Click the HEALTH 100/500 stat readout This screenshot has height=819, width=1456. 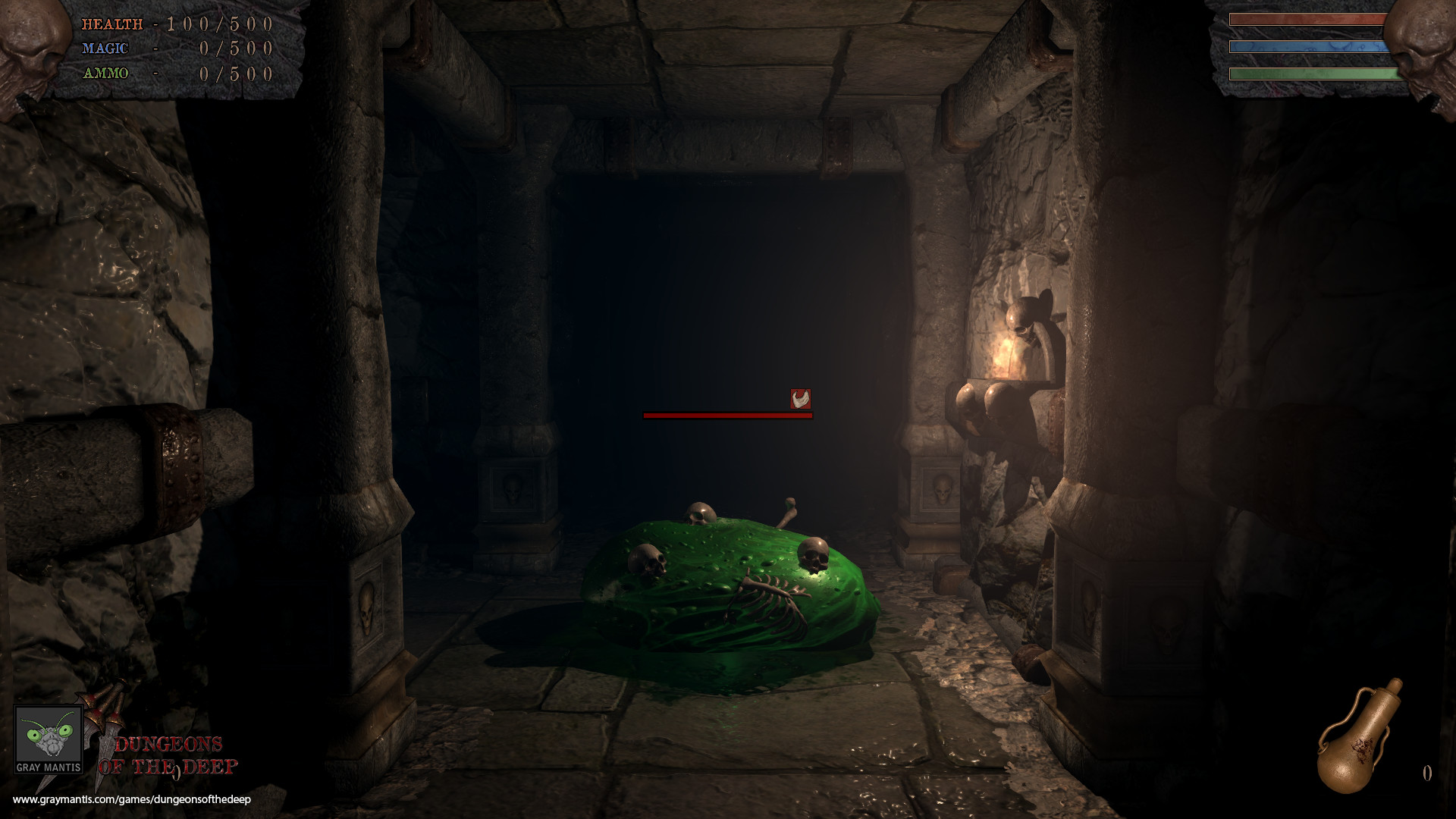tap(174, 24)
